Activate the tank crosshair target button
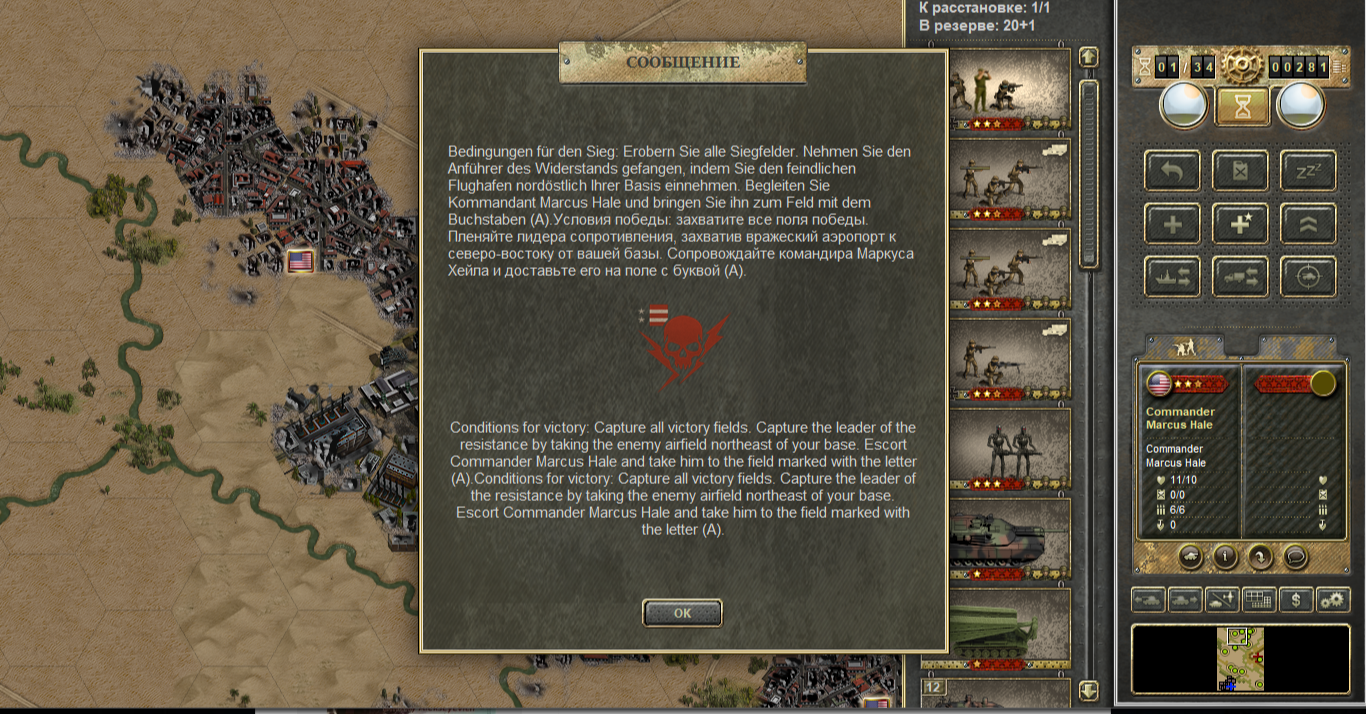Viewport: 1366px width, 714px height. click(1308, 277)
